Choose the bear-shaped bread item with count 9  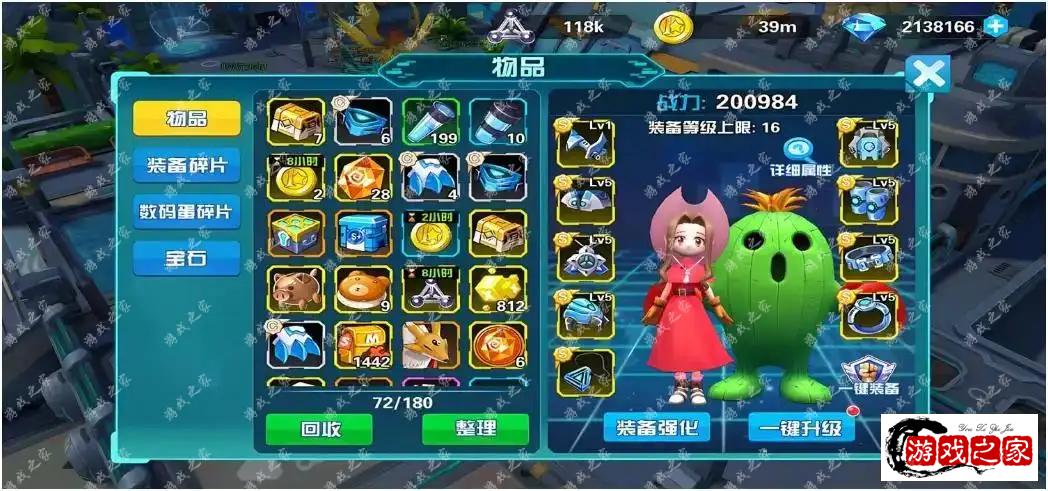point(363,288)
